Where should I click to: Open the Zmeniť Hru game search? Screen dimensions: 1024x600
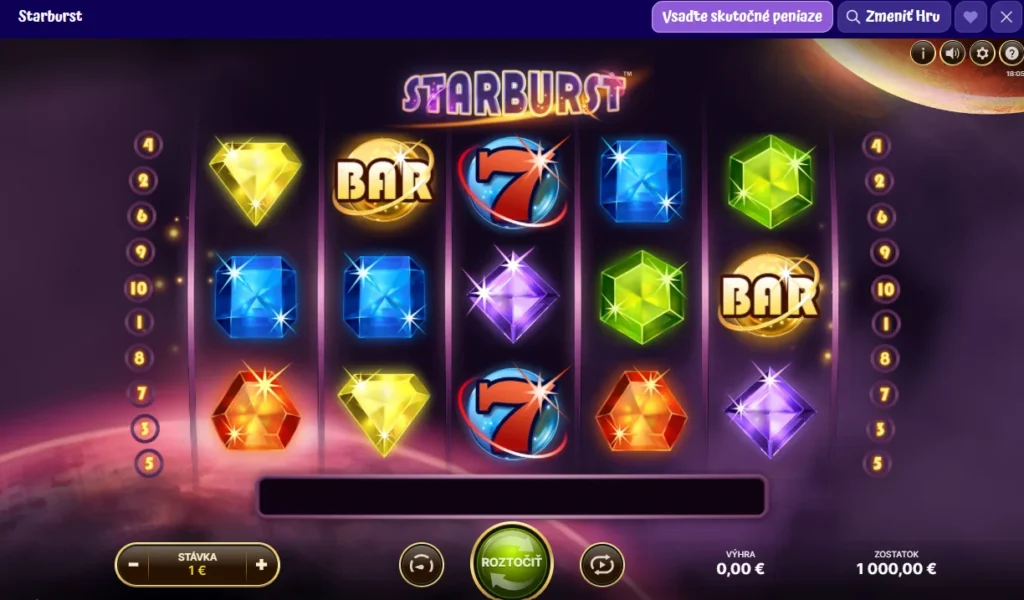[894, 17]
